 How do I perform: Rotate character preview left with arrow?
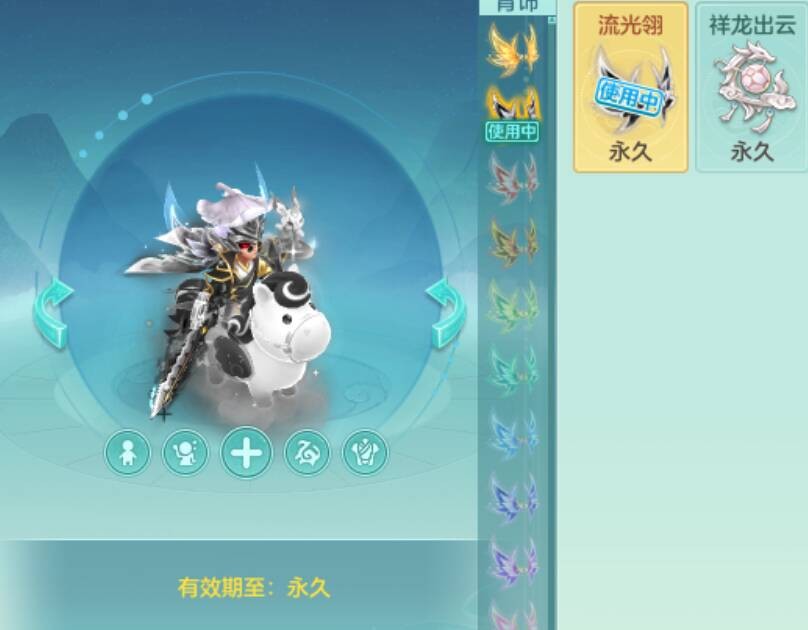[54, 312]
